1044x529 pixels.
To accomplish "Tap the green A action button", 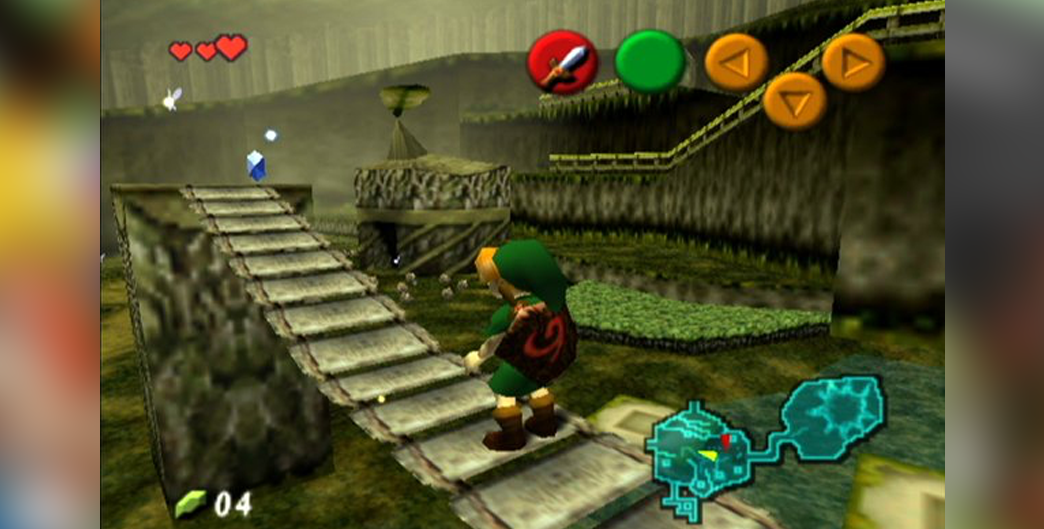I will 650,62.
